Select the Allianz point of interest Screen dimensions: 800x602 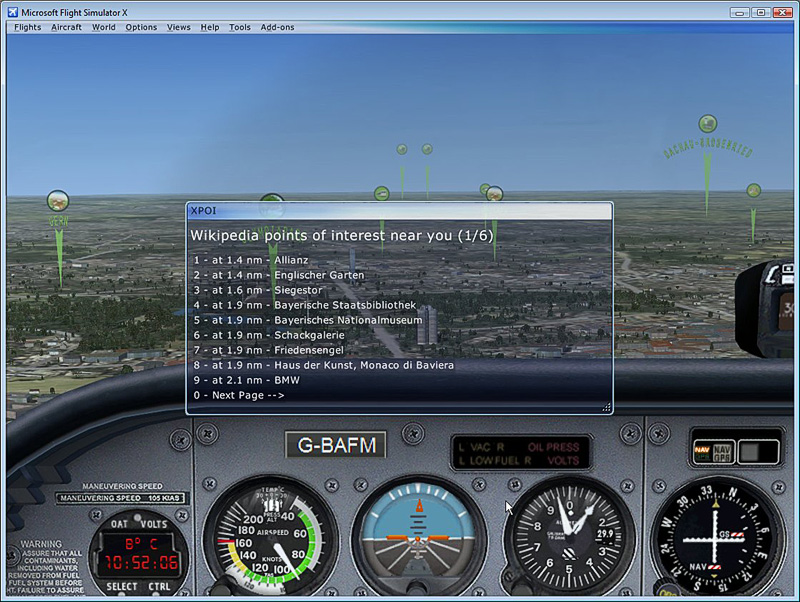pos(251,260)
